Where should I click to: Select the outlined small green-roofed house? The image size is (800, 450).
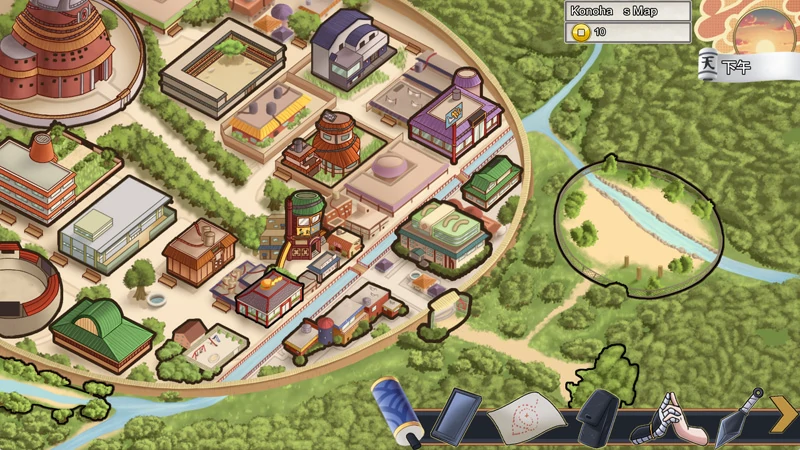click(x=490, y=181)
